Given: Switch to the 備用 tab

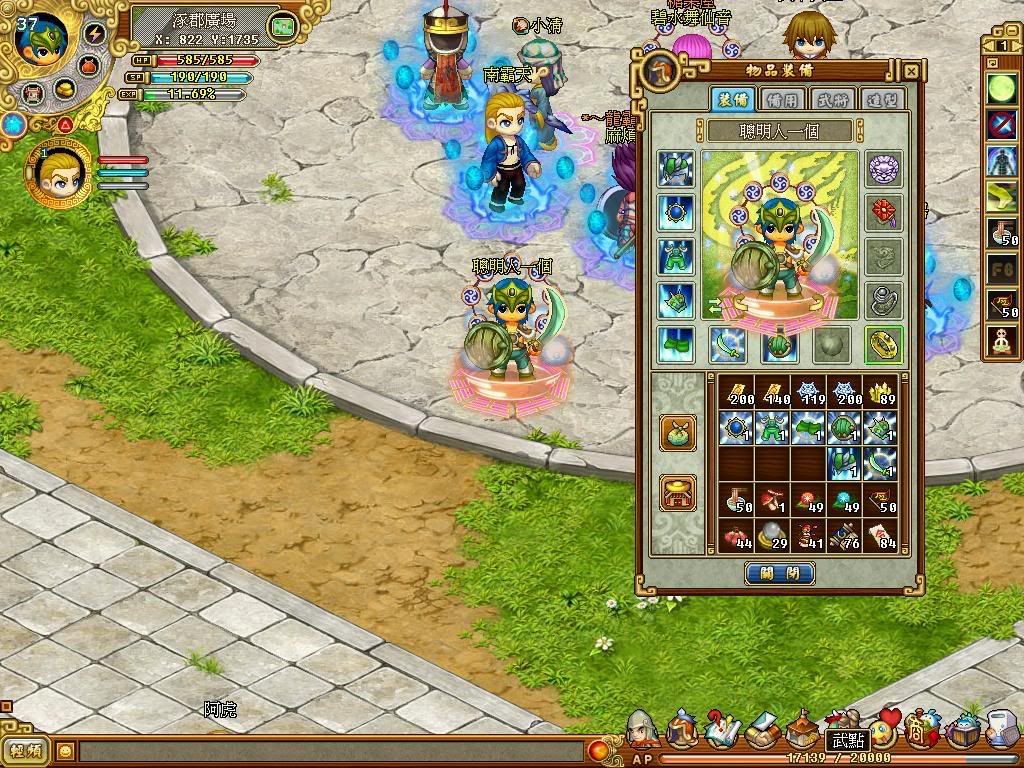Looking at the screenshot, I should click(782, 99).
